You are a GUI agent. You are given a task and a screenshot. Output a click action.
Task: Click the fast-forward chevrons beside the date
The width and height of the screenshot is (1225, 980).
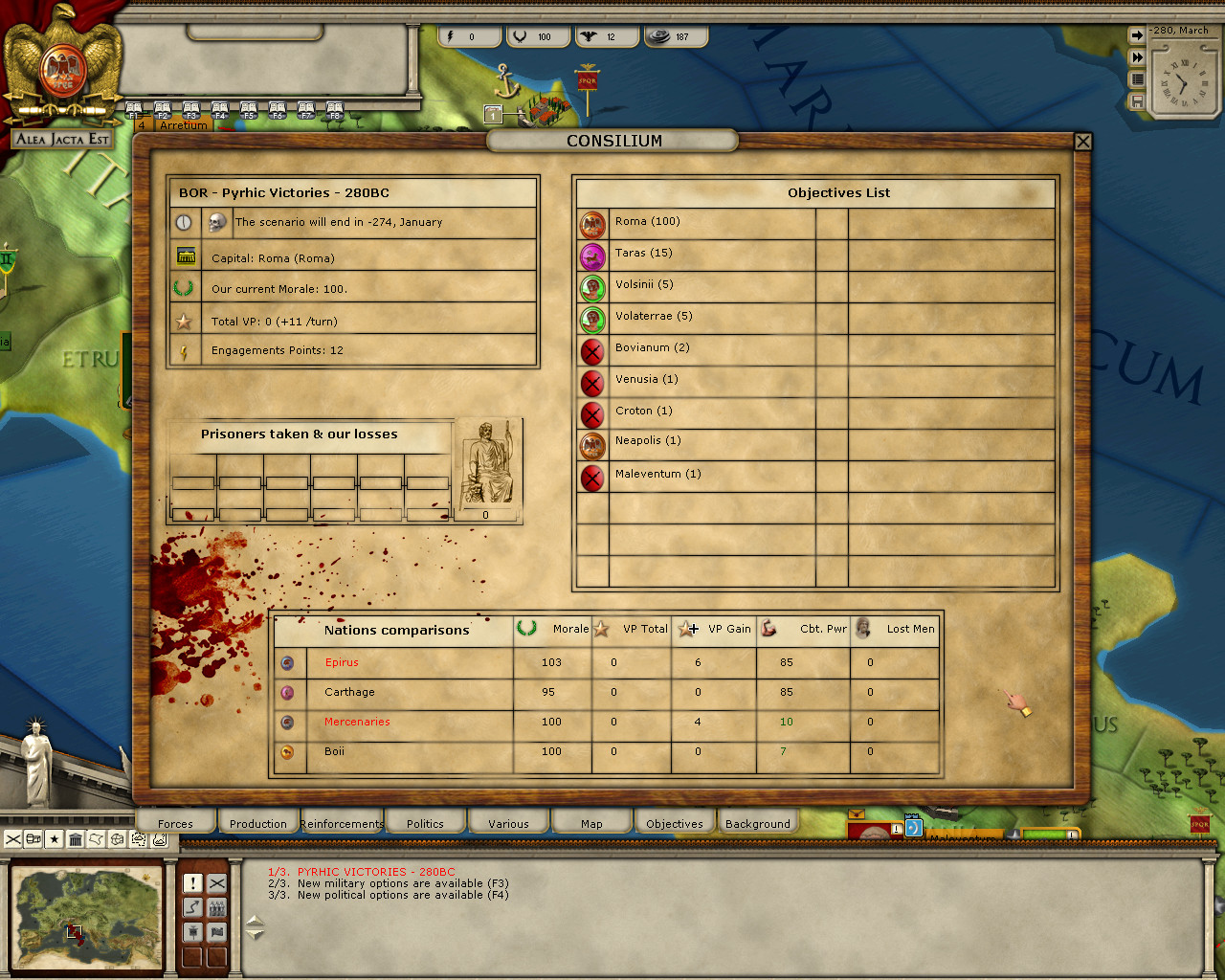click(x=1136, y=56)
